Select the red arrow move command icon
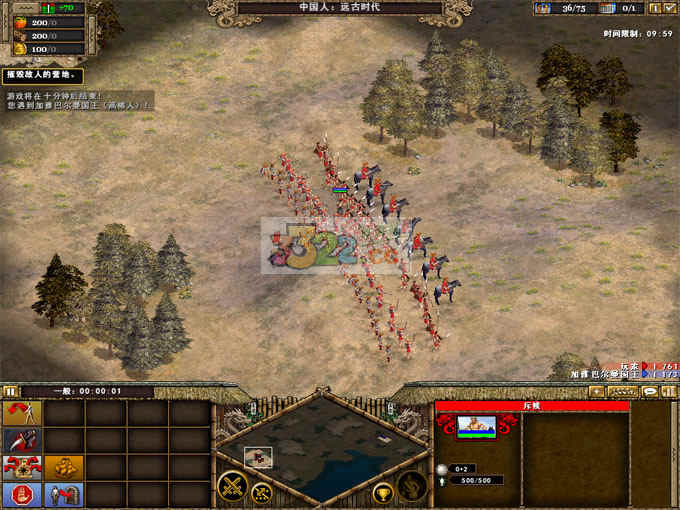This screenshot has height=510, width=680. point(22,413)
